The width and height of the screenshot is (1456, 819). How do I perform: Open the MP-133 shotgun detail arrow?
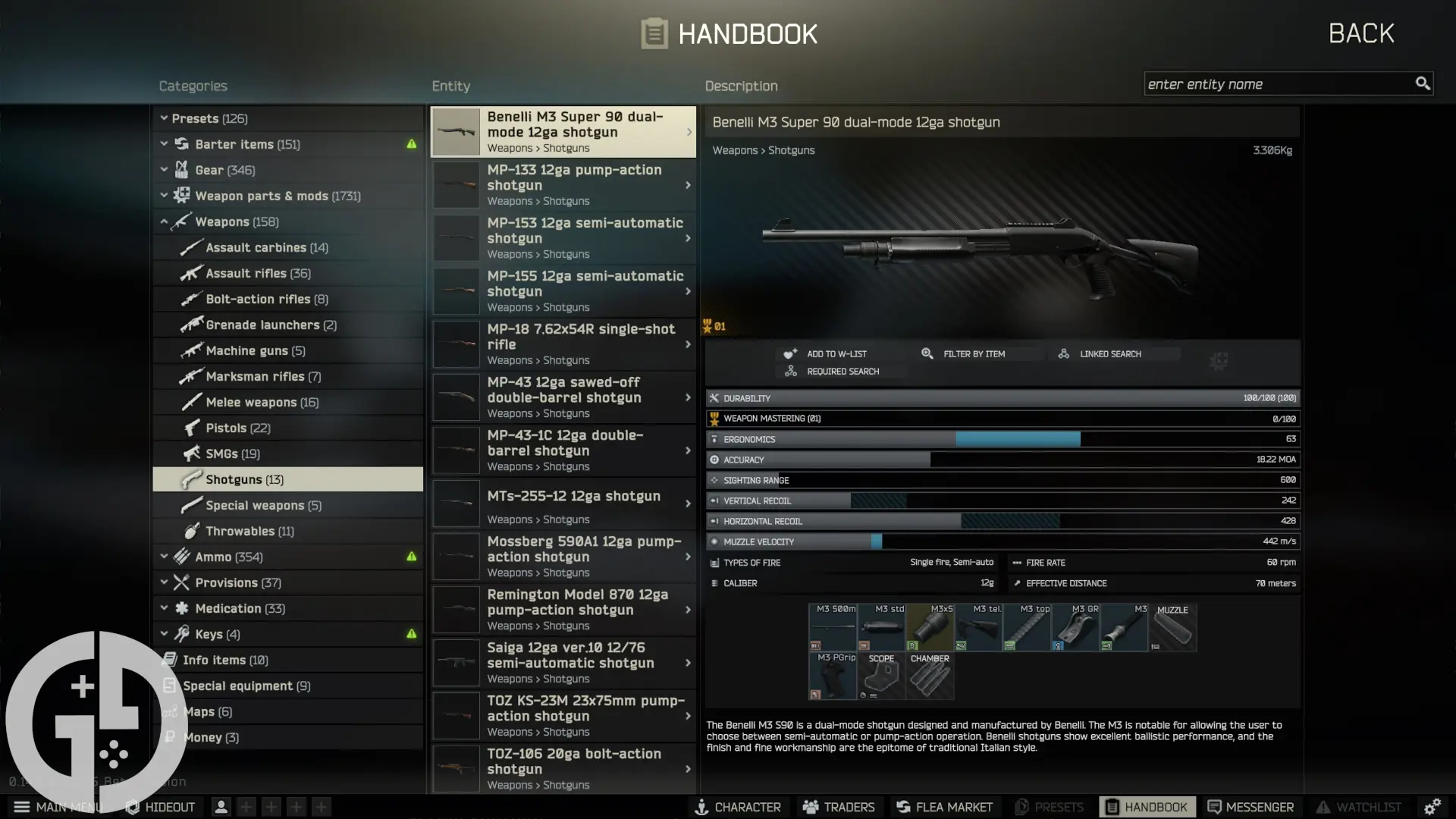click(687, 184)
